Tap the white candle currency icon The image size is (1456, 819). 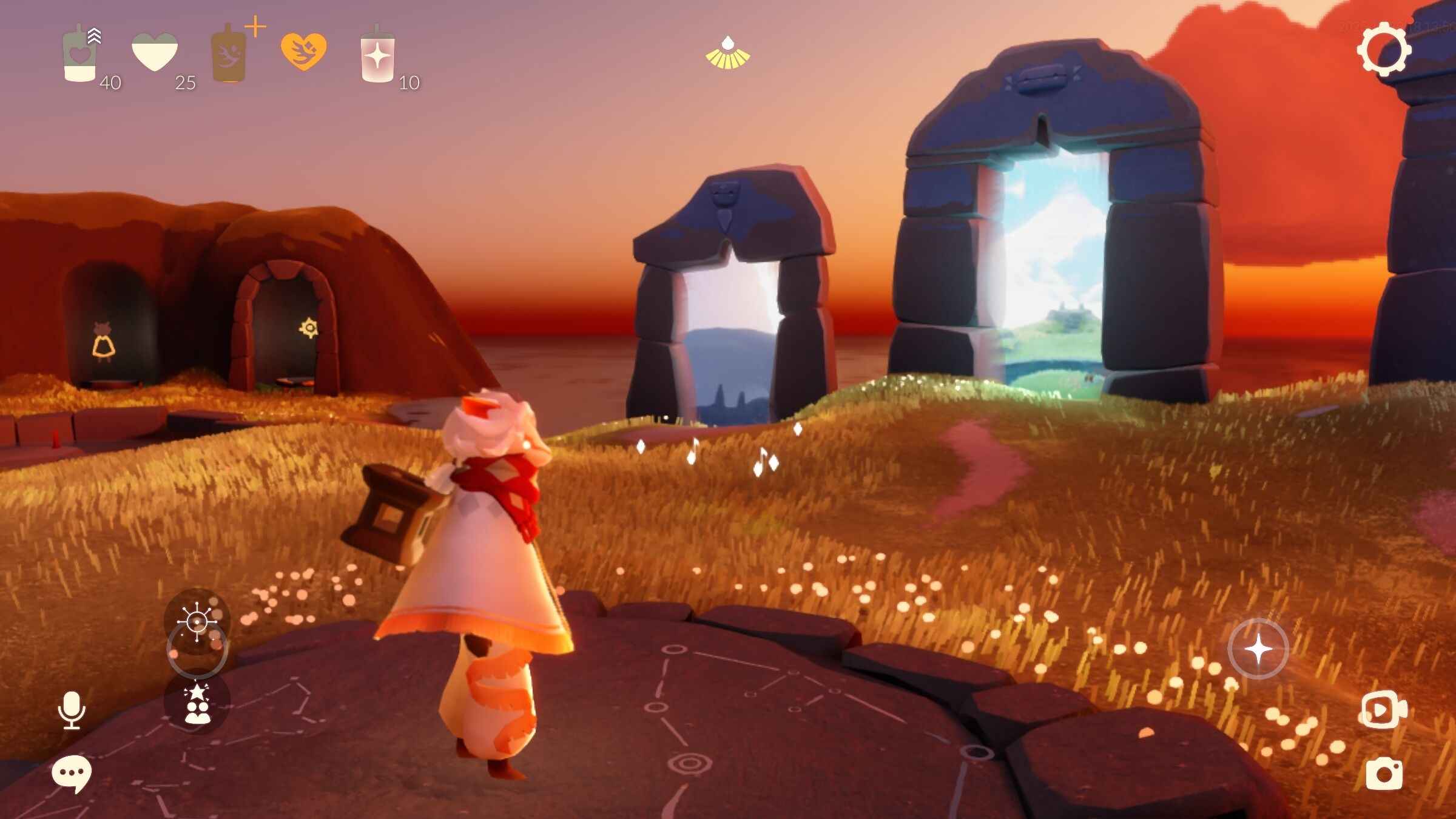[x=80, y=55]
